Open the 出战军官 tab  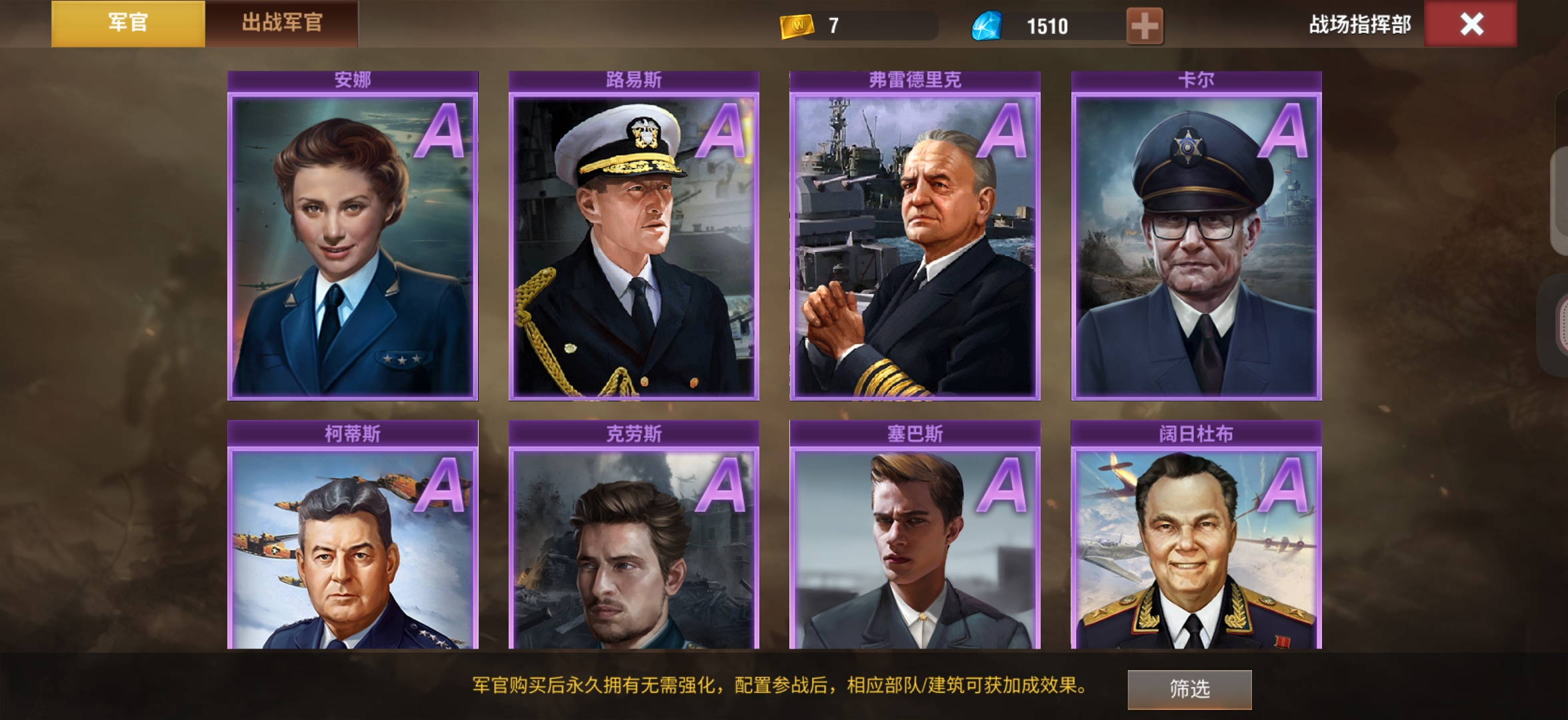pyautogui.click(x=281, y=23)
